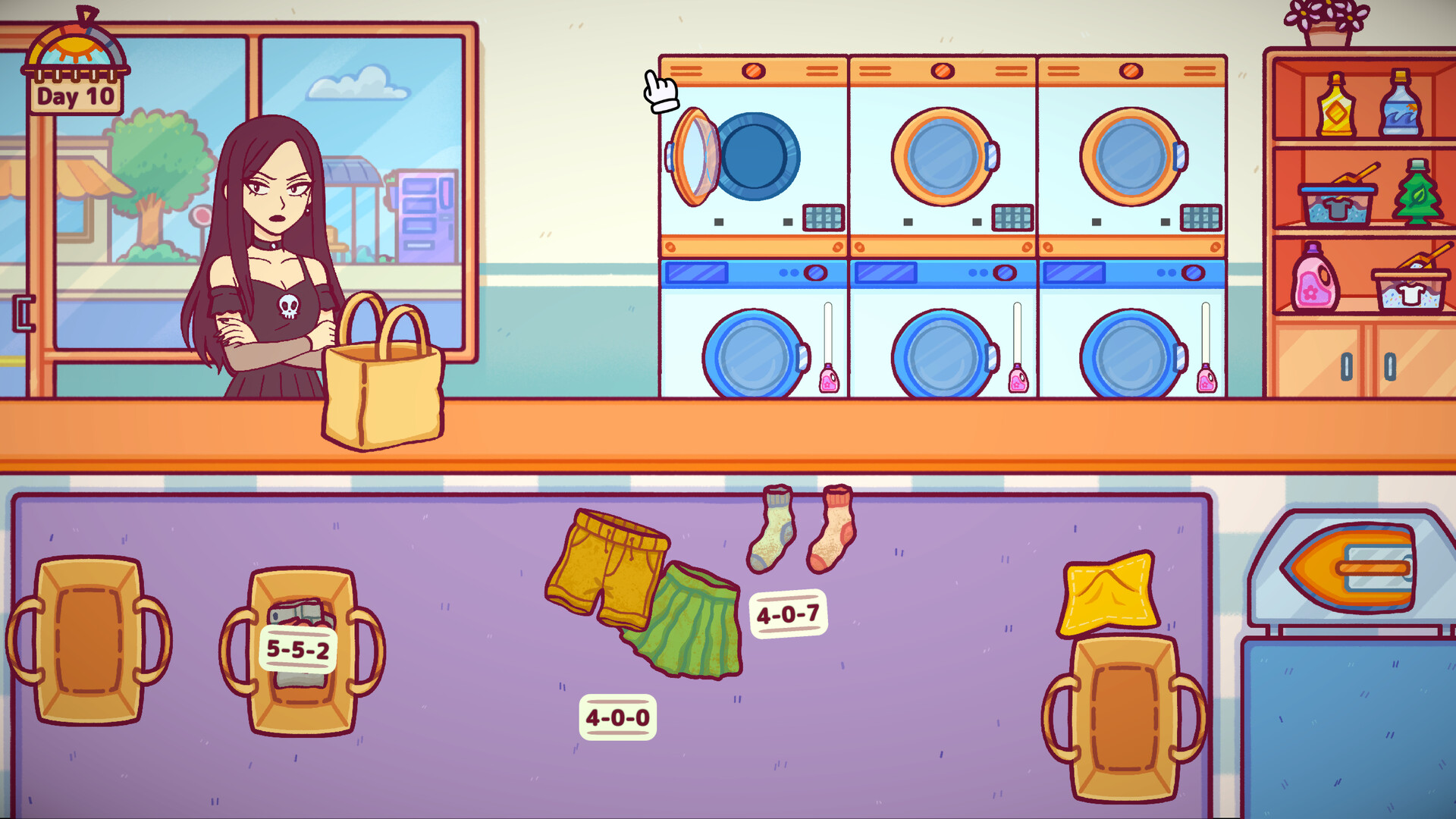Click the 4-0-7 order tag
This screenshot has width=1456, height=819.
(x=790, y=613)
